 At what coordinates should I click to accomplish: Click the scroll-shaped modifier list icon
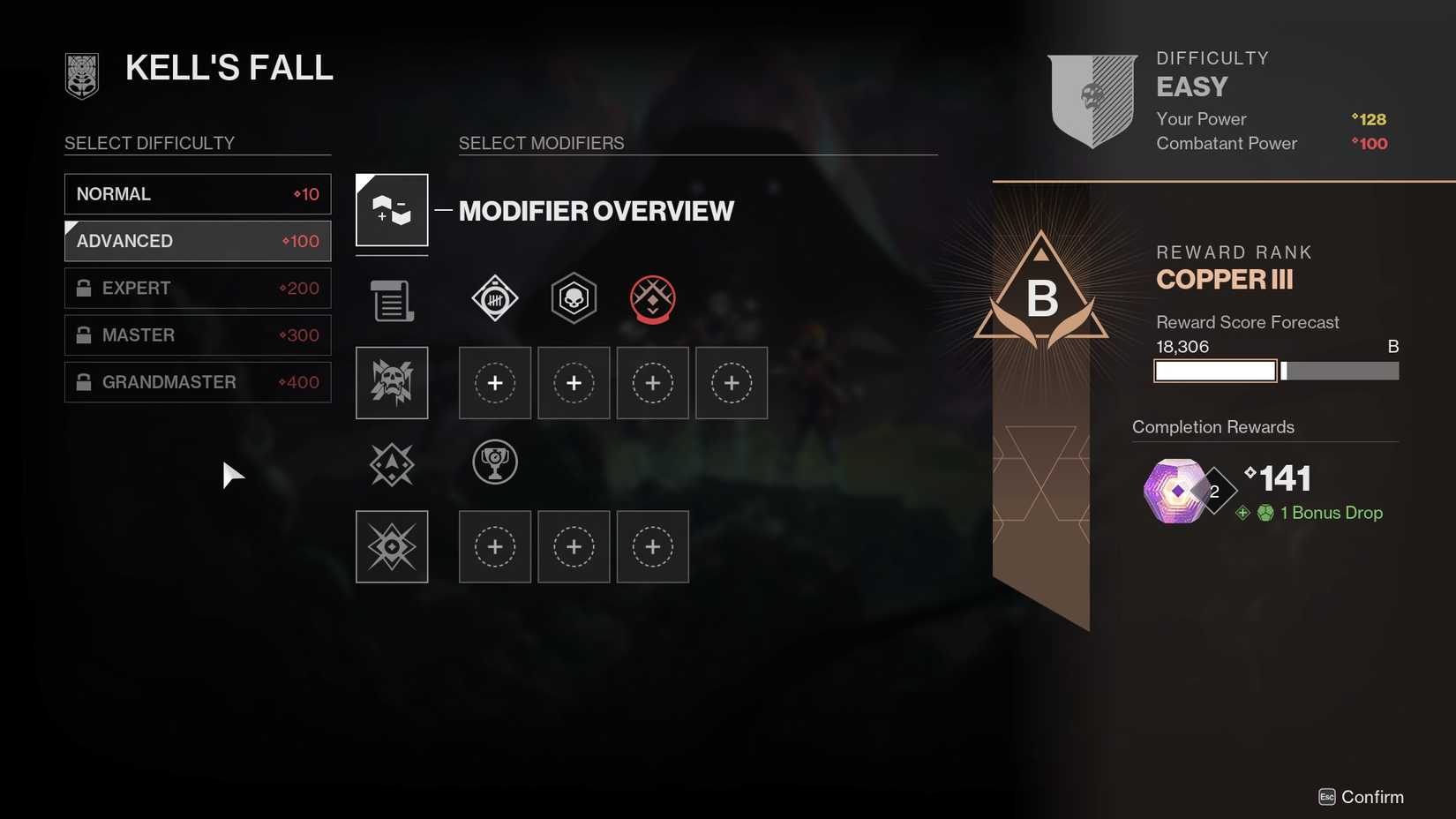click(x=391, y=299)
